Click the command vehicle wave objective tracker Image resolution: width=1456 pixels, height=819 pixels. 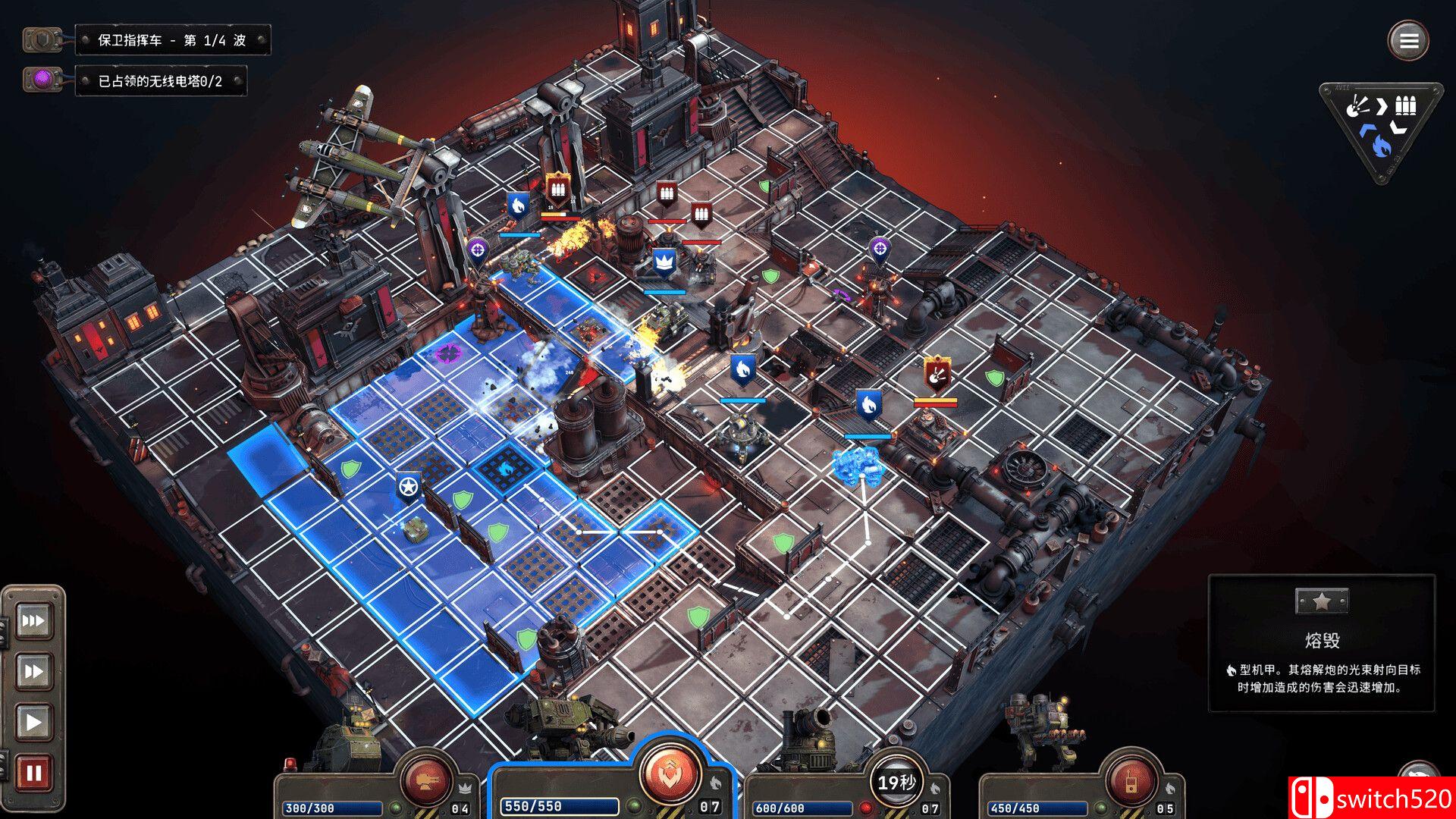click(172, 40)
